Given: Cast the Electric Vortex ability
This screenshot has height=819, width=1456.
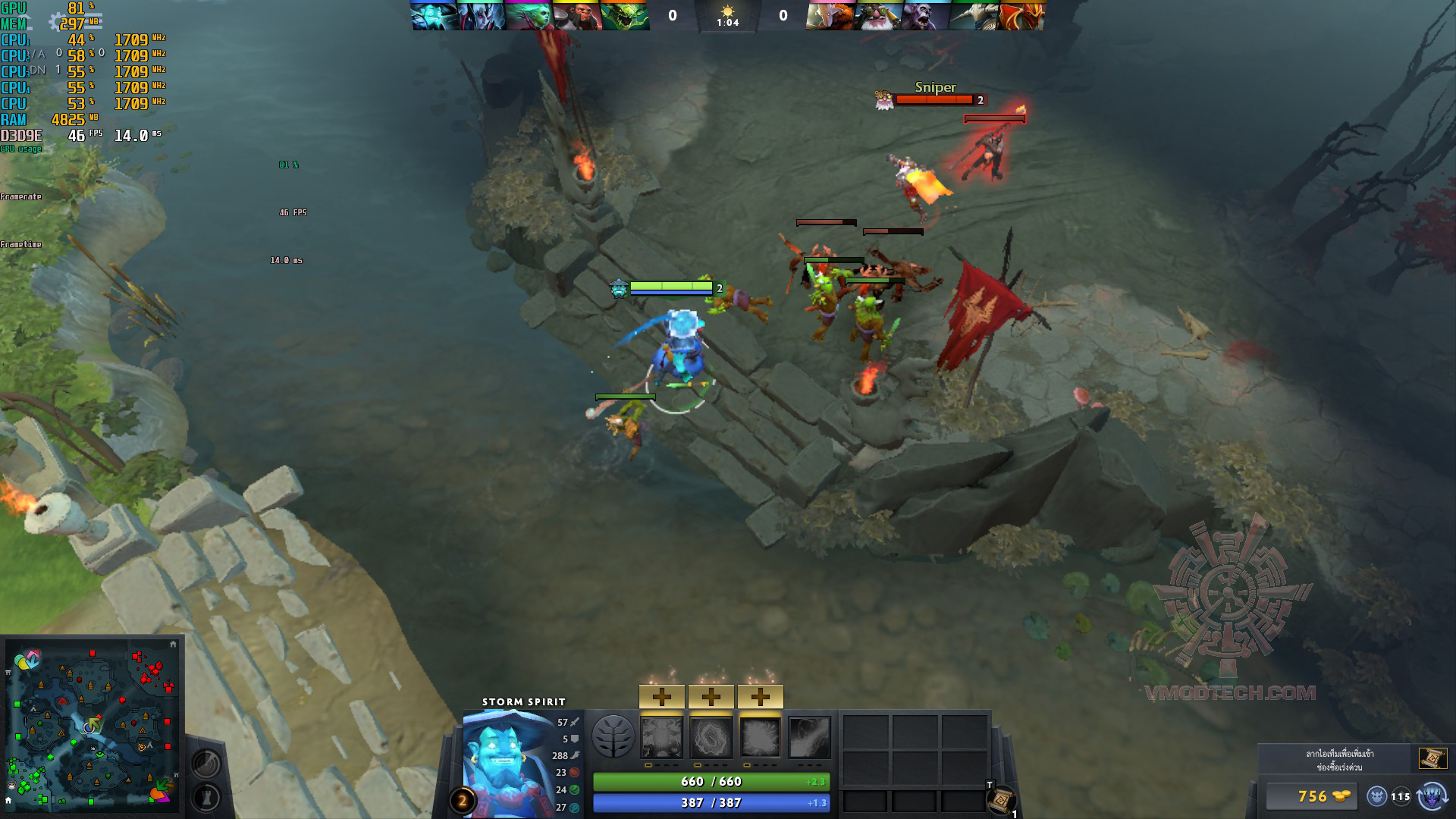Looking at the screenshot, I should [x=711, y=737].
